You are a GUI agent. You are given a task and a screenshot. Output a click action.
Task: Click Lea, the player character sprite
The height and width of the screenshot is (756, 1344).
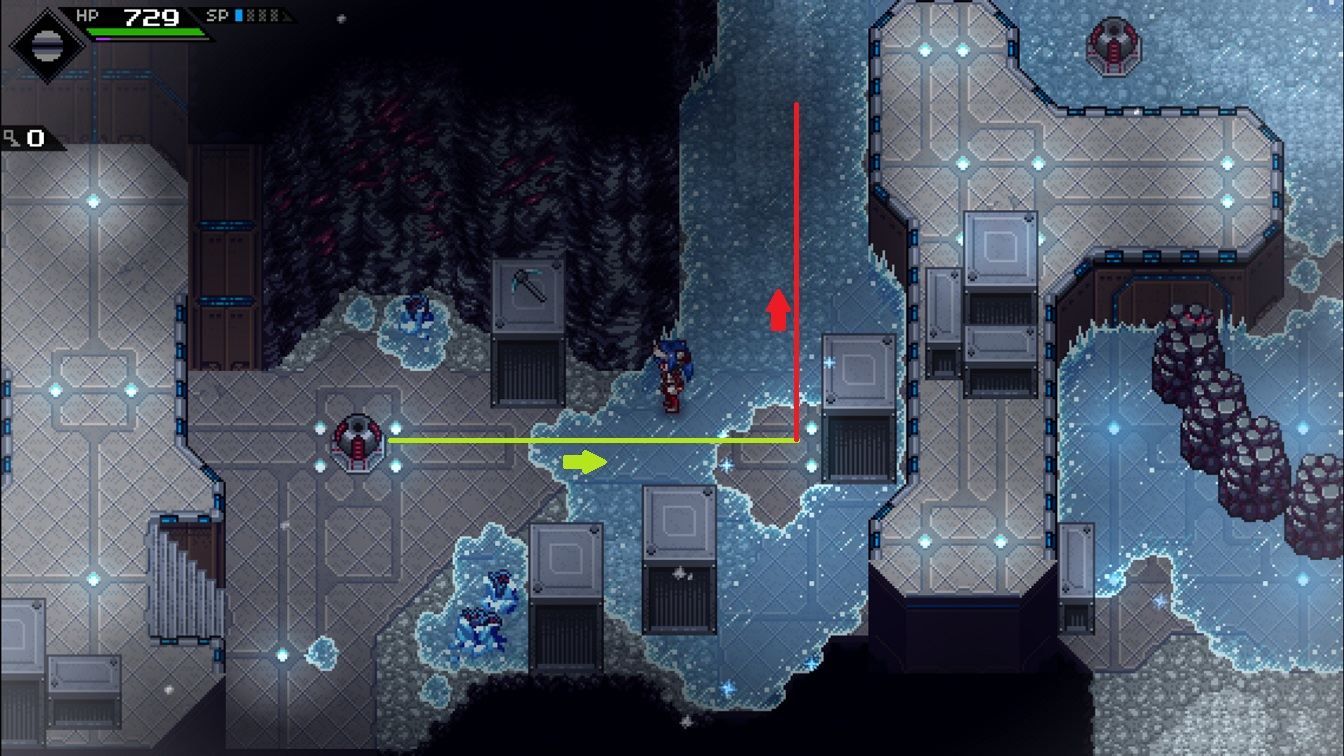(x=672, y=375)
